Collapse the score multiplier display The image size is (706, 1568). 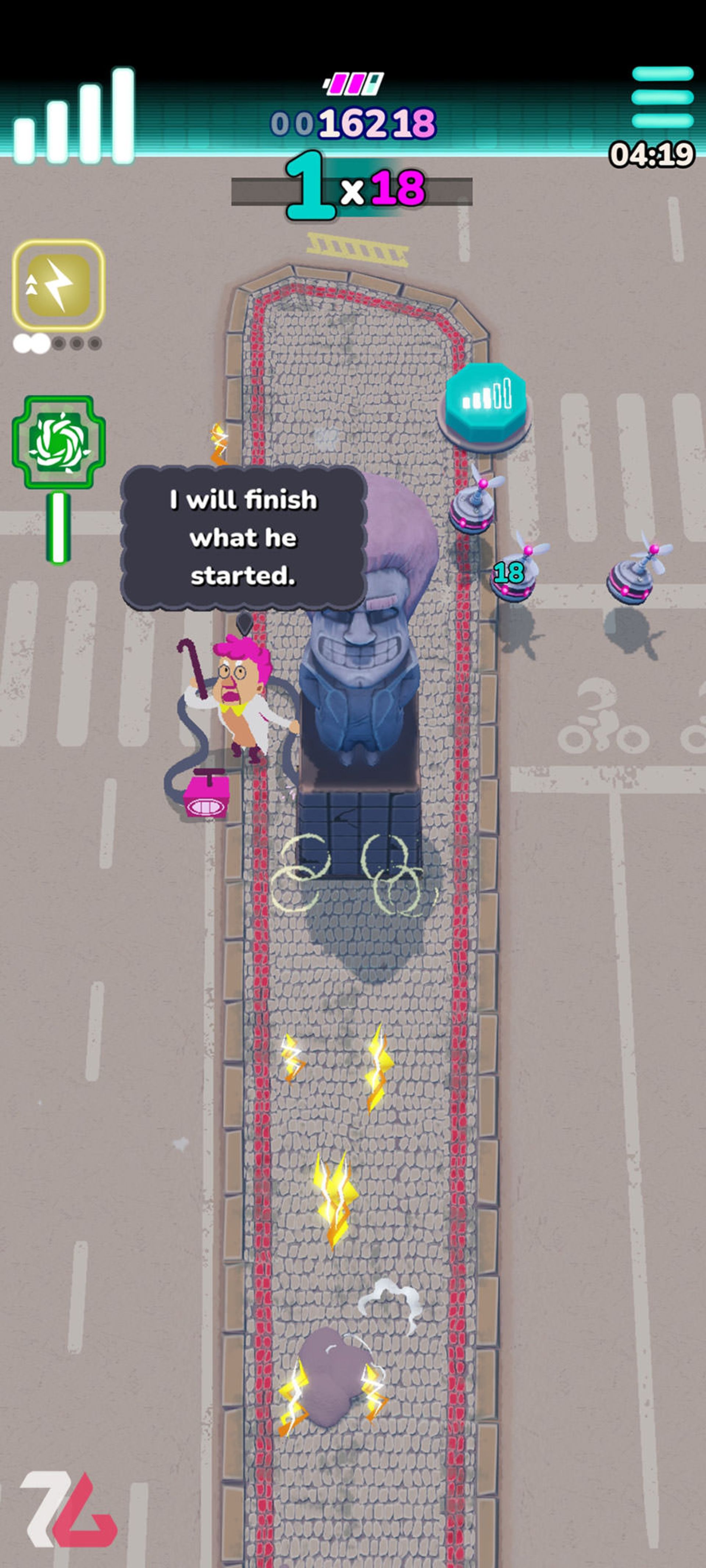pyautogui.click(x=353, y=189)
